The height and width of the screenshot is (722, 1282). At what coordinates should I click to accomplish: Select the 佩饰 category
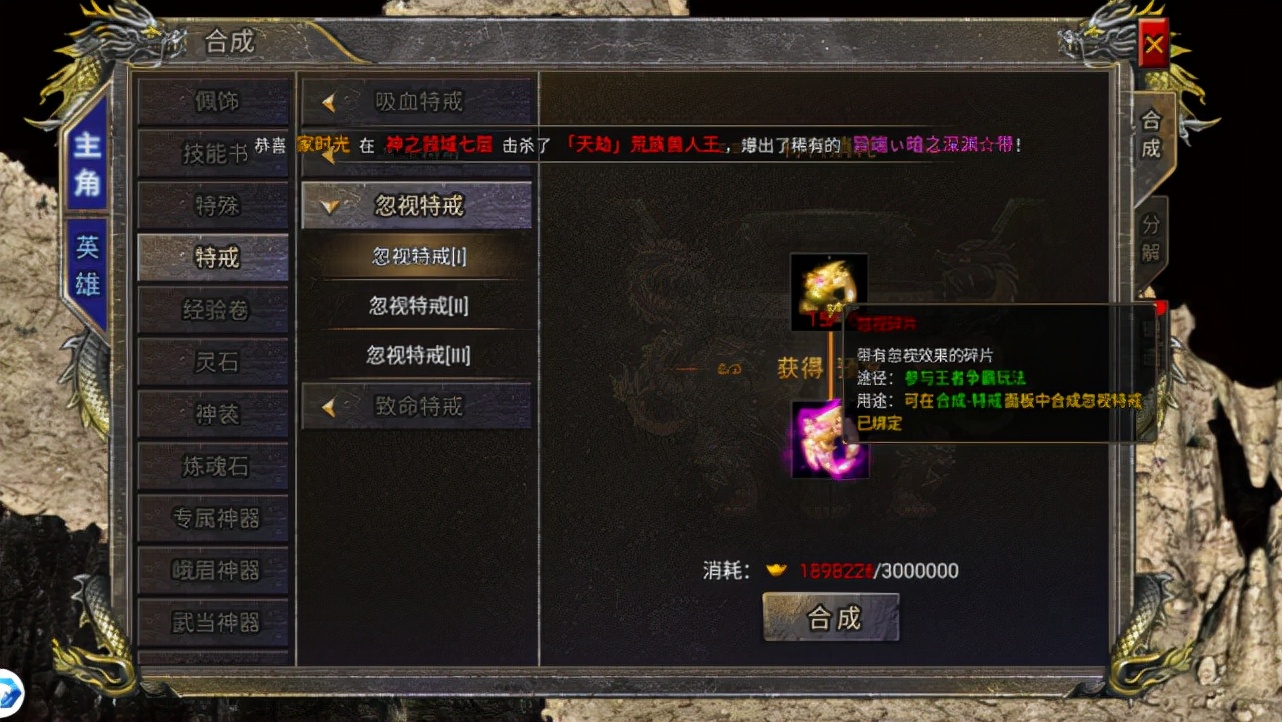(213, 101)
